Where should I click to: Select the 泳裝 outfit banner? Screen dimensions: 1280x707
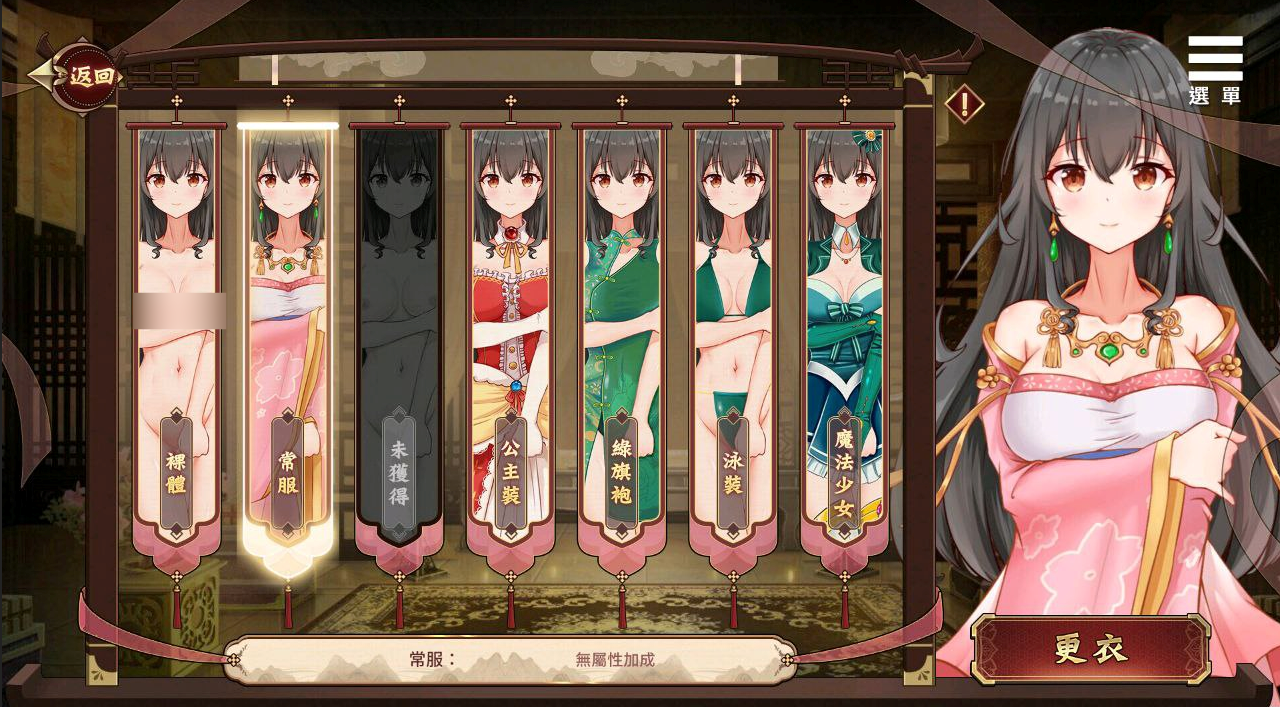733,340
